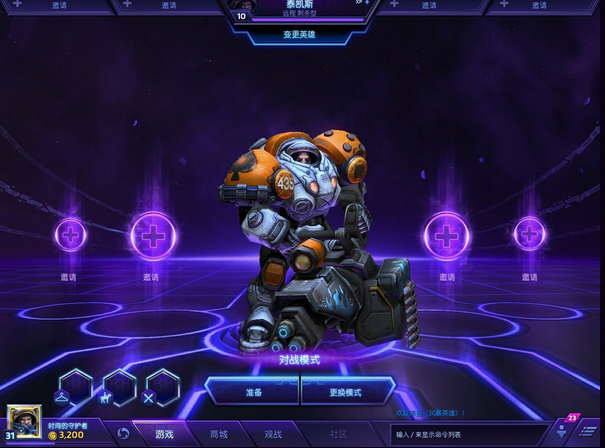Switch to the 游戏 tab
Viewport: 605px width, 448px height.
coord(164,434)
